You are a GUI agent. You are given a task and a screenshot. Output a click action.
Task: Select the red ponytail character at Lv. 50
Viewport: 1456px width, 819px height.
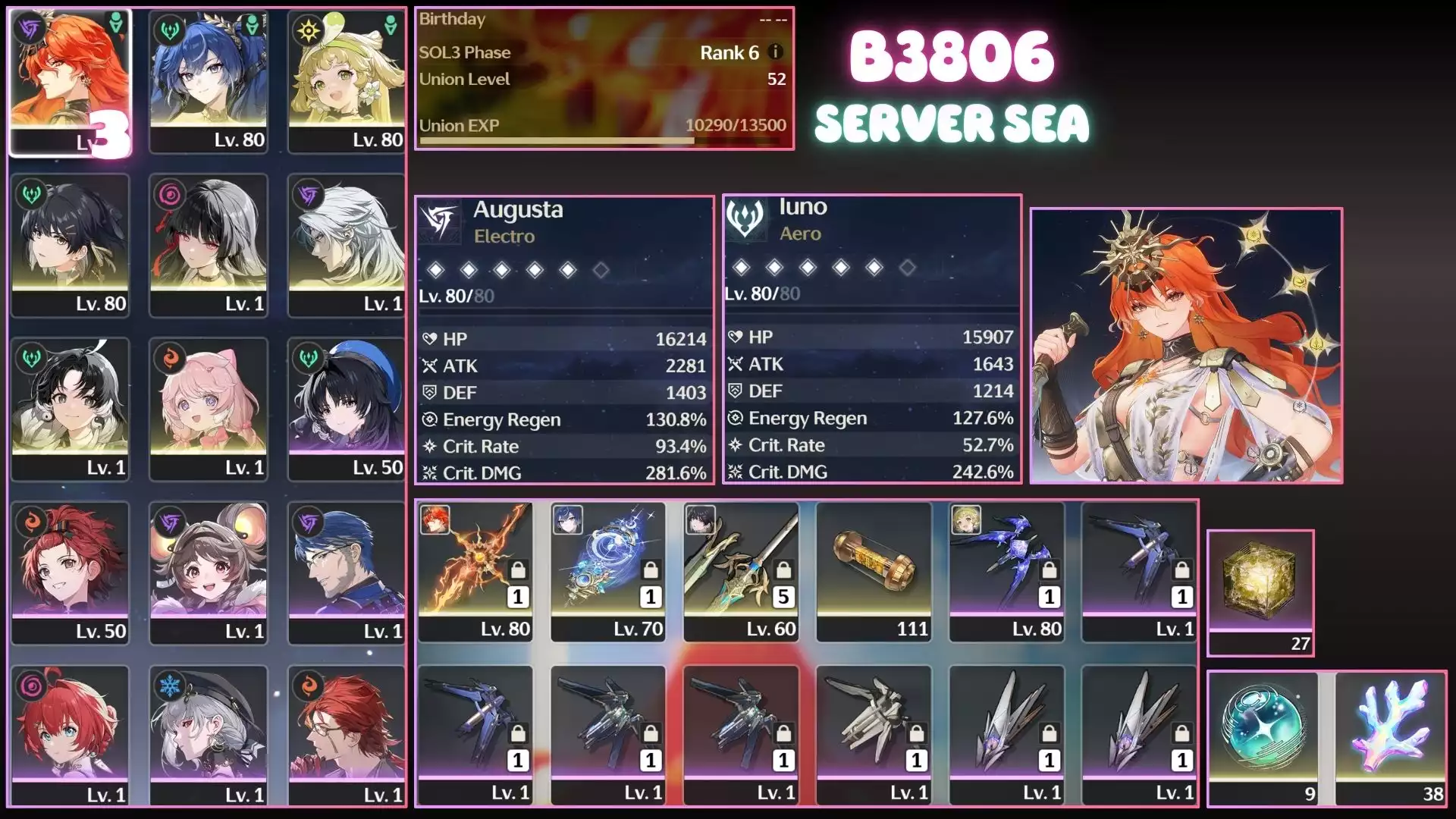pos(70,573)
